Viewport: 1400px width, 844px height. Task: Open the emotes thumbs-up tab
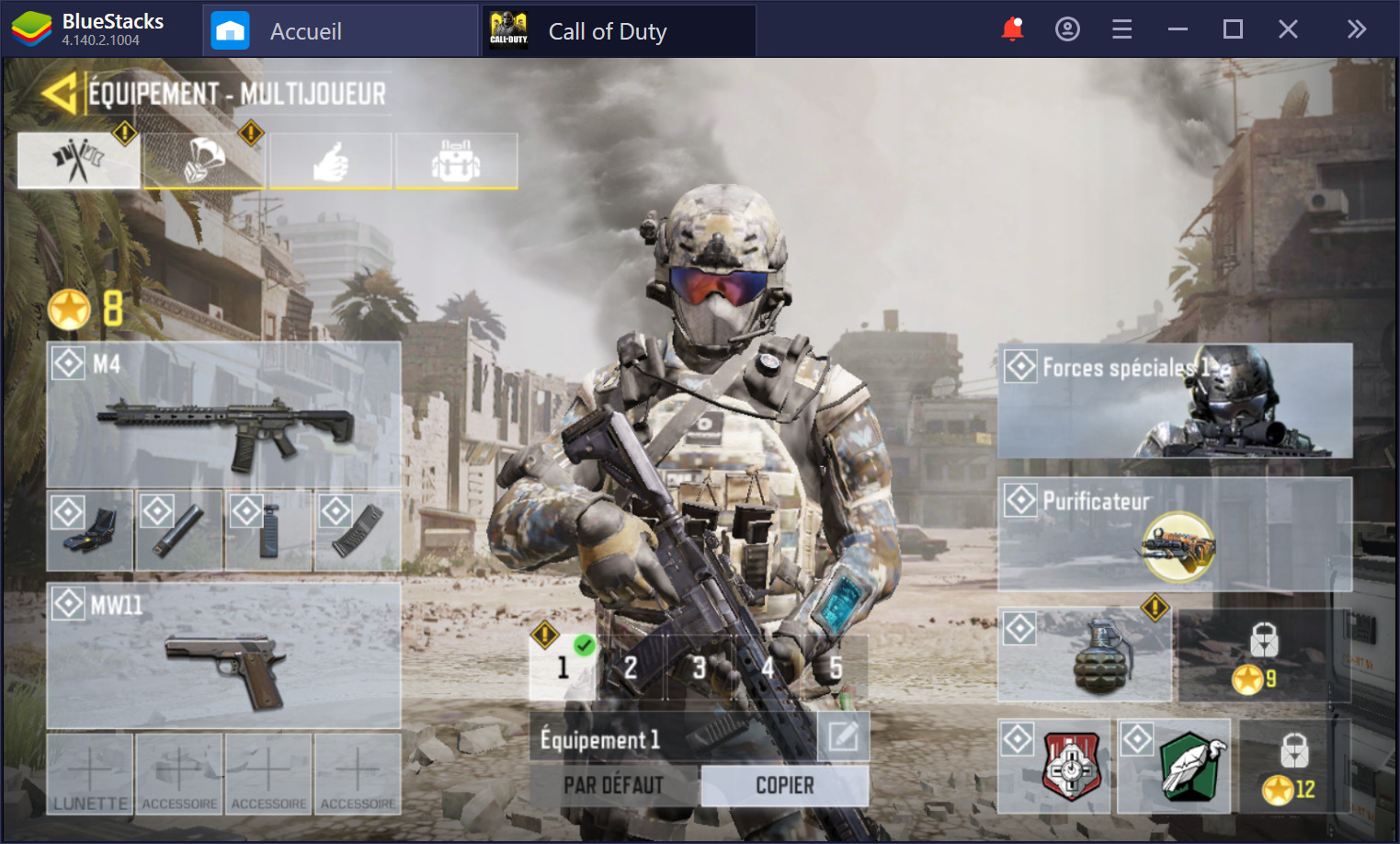330,159
